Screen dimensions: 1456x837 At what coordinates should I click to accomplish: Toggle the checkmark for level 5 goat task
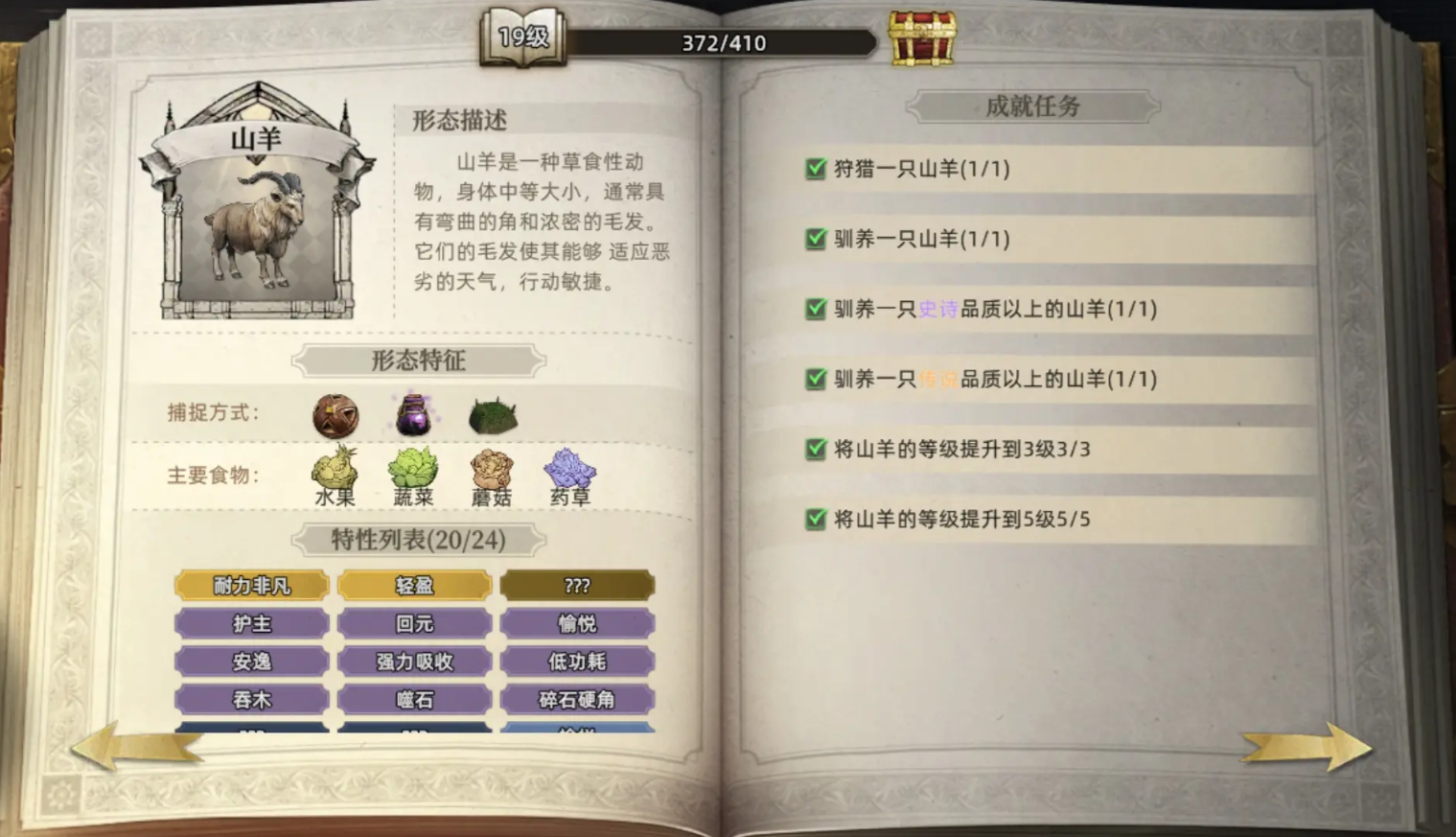point(816,519)
